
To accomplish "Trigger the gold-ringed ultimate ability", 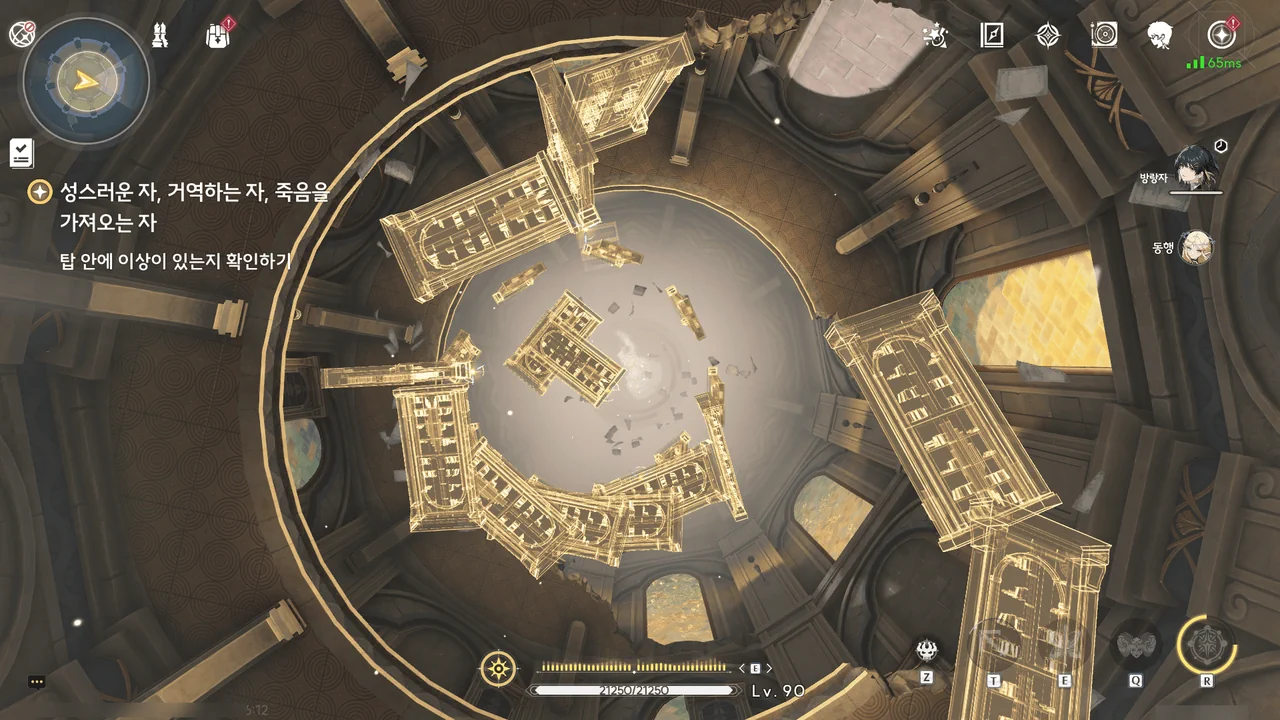I will (1207, 645).
